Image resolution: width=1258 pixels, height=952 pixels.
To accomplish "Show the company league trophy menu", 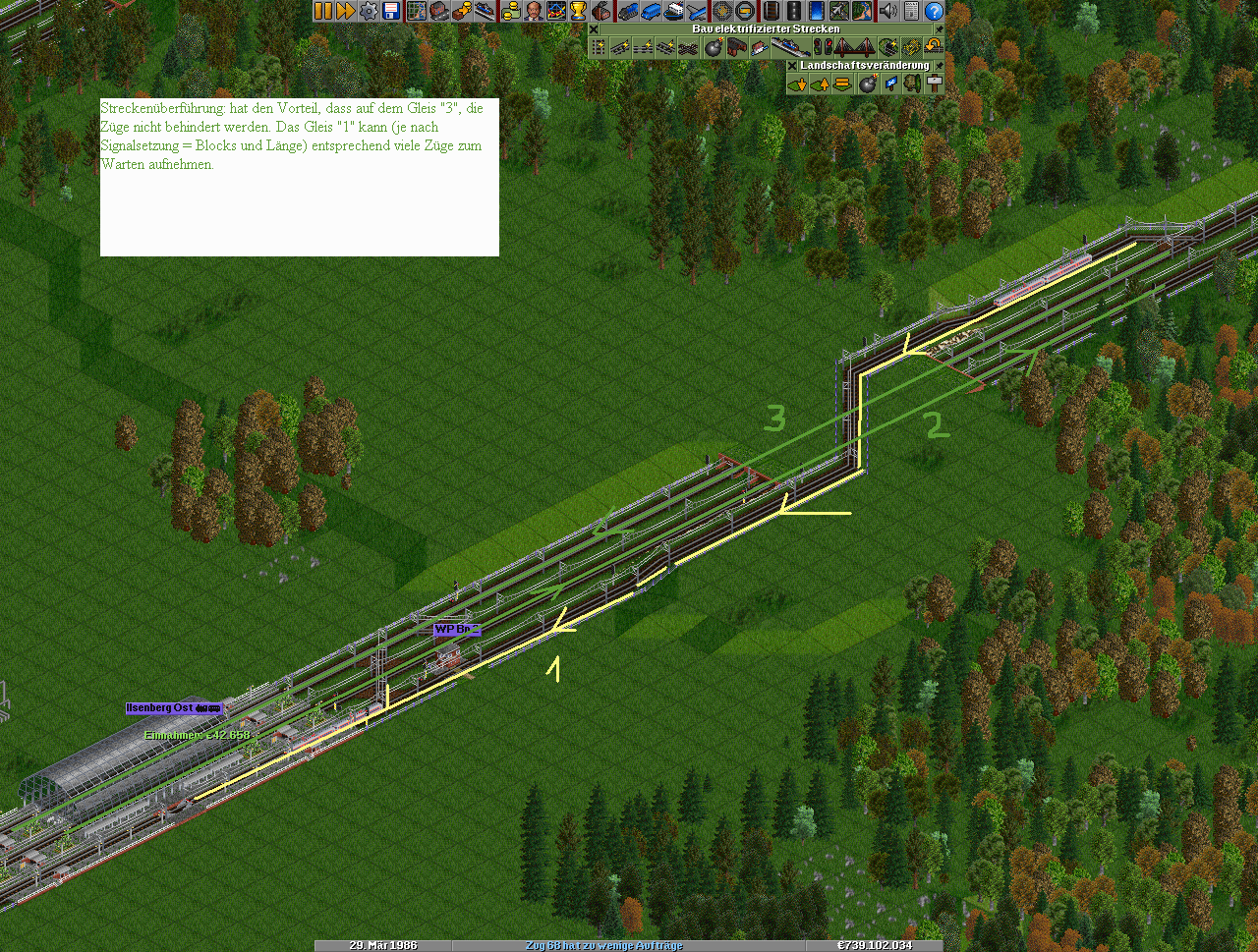I will [x=578, y=11].
